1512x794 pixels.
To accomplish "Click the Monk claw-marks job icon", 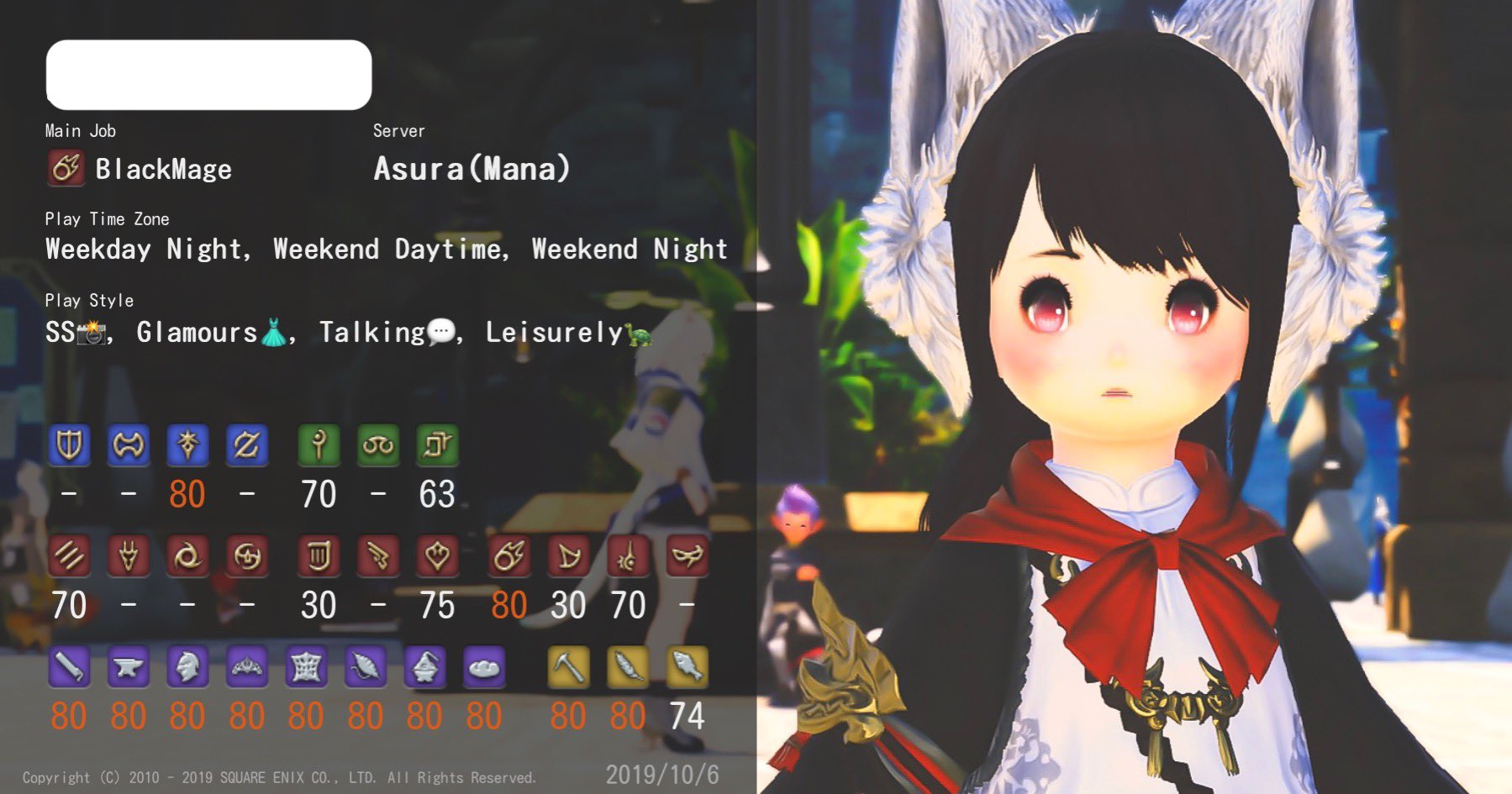I will tap(69, 555).
